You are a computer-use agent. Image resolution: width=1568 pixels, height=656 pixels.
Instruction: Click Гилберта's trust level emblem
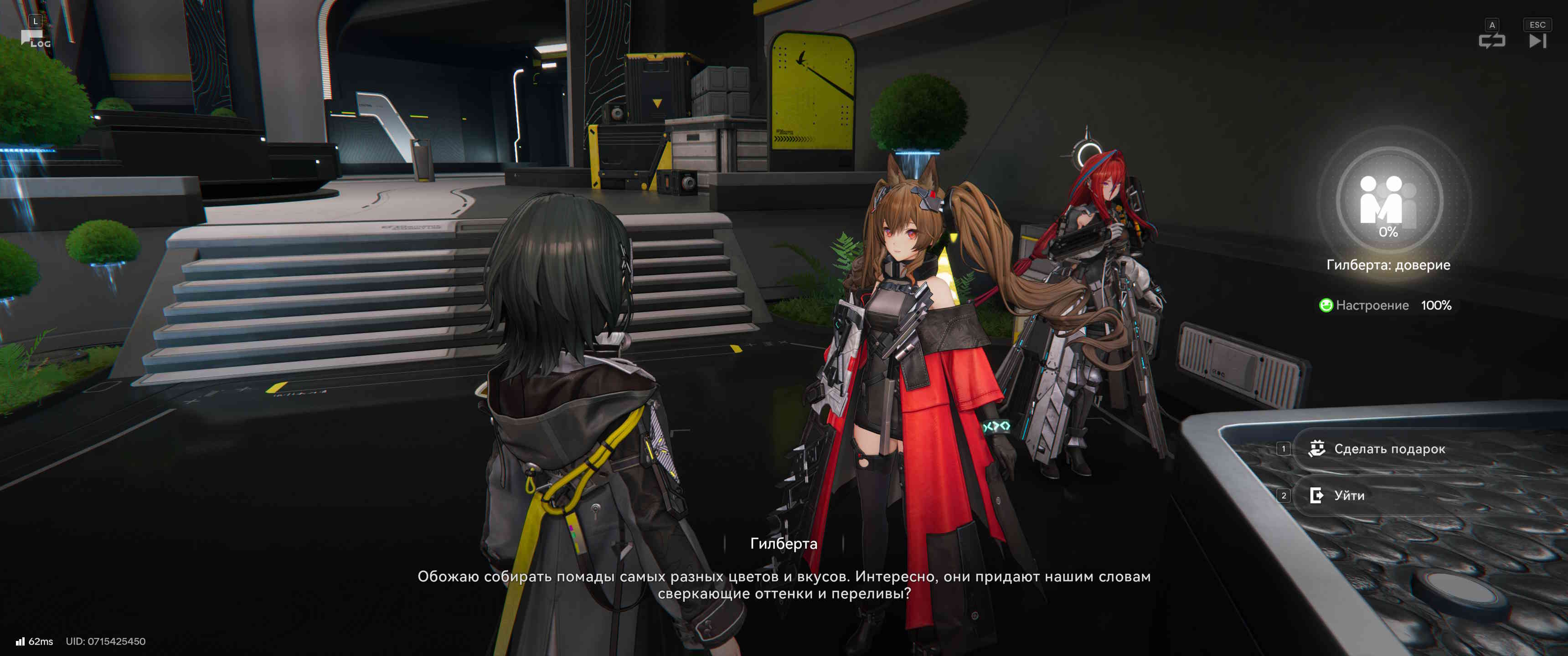pos(1388,201)
